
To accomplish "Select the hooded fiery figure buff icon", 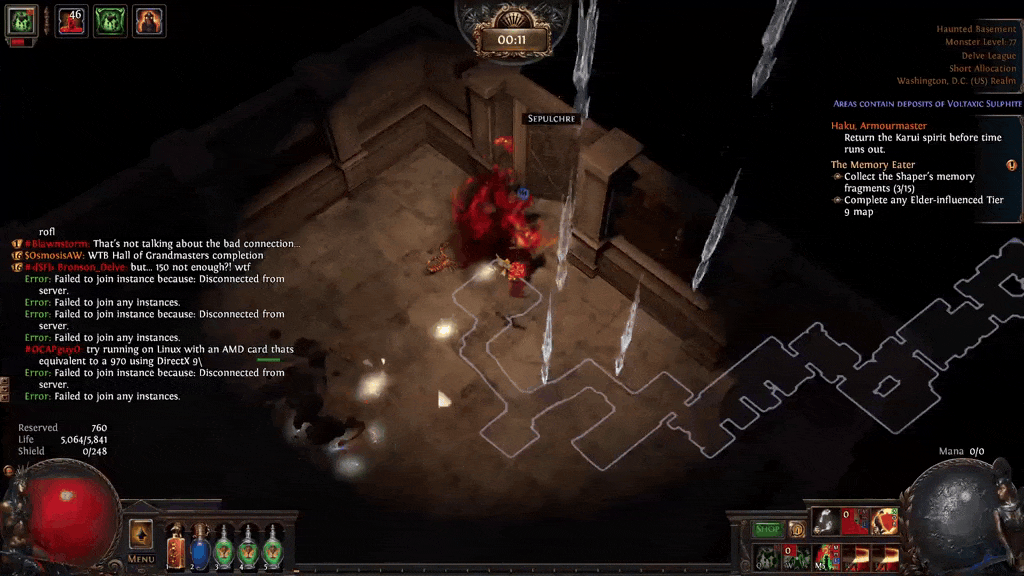I will (x=149, y=21).
